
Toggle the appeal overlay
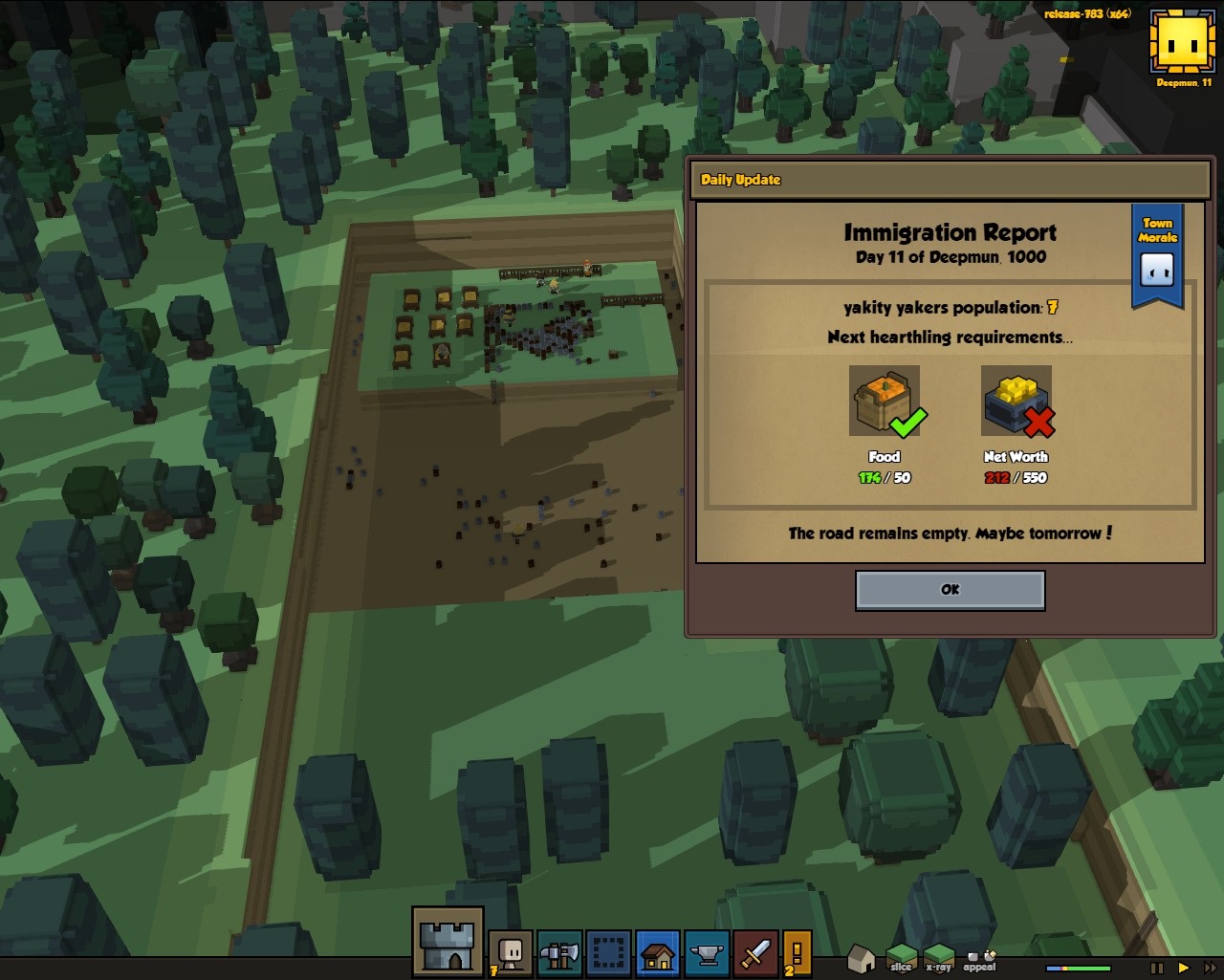[979, 958]
